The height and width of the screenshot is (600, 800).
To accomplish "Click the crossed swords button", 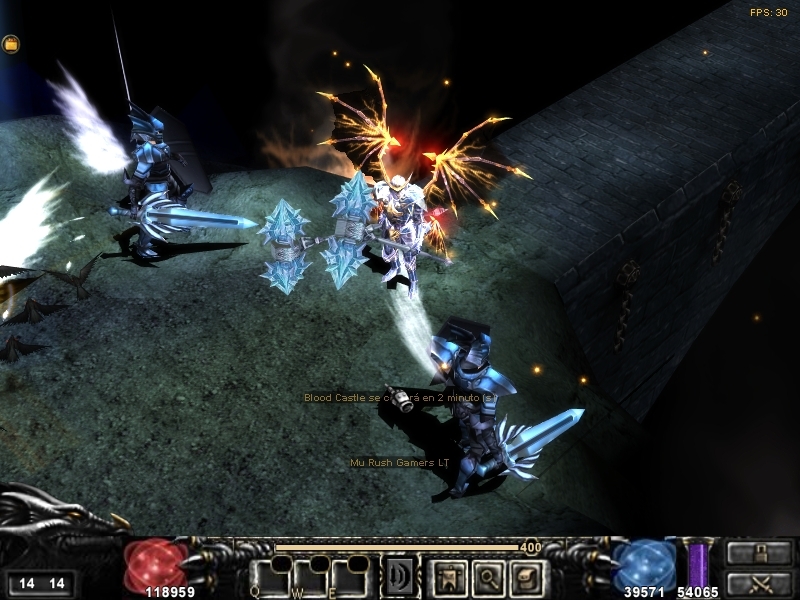I will tap(760, 582).
